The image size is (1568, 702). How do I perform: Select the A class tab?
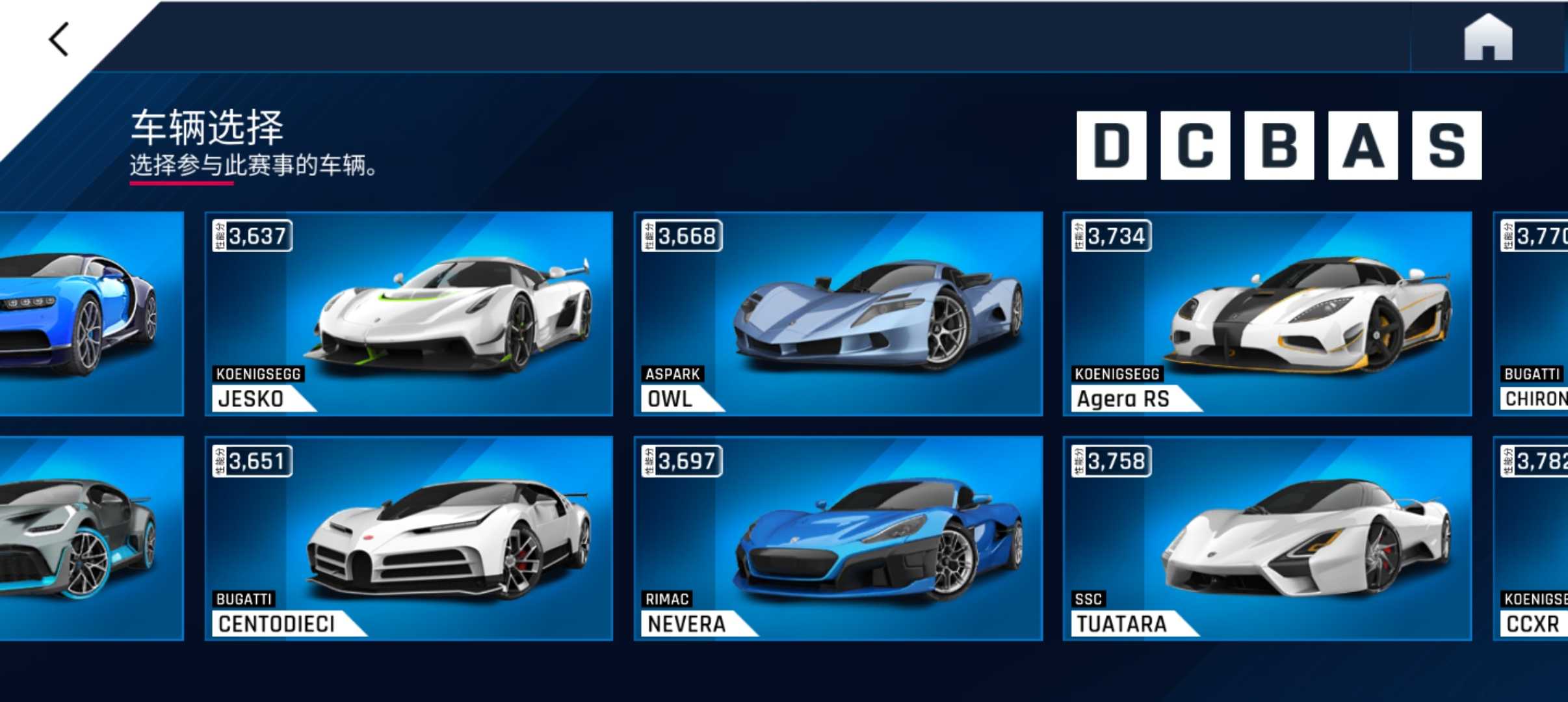click(1363, 146)
